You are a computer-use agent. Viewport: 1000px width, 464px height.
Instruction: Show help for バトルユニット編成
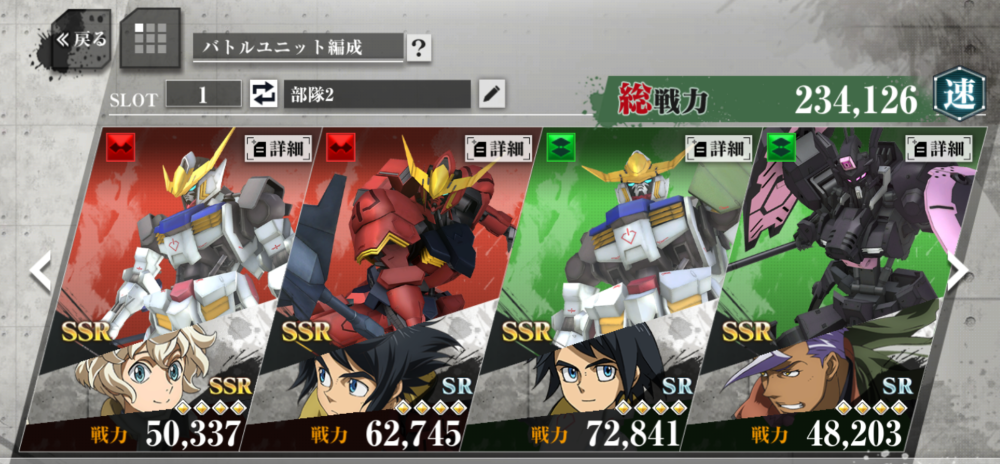coord(419,47)
